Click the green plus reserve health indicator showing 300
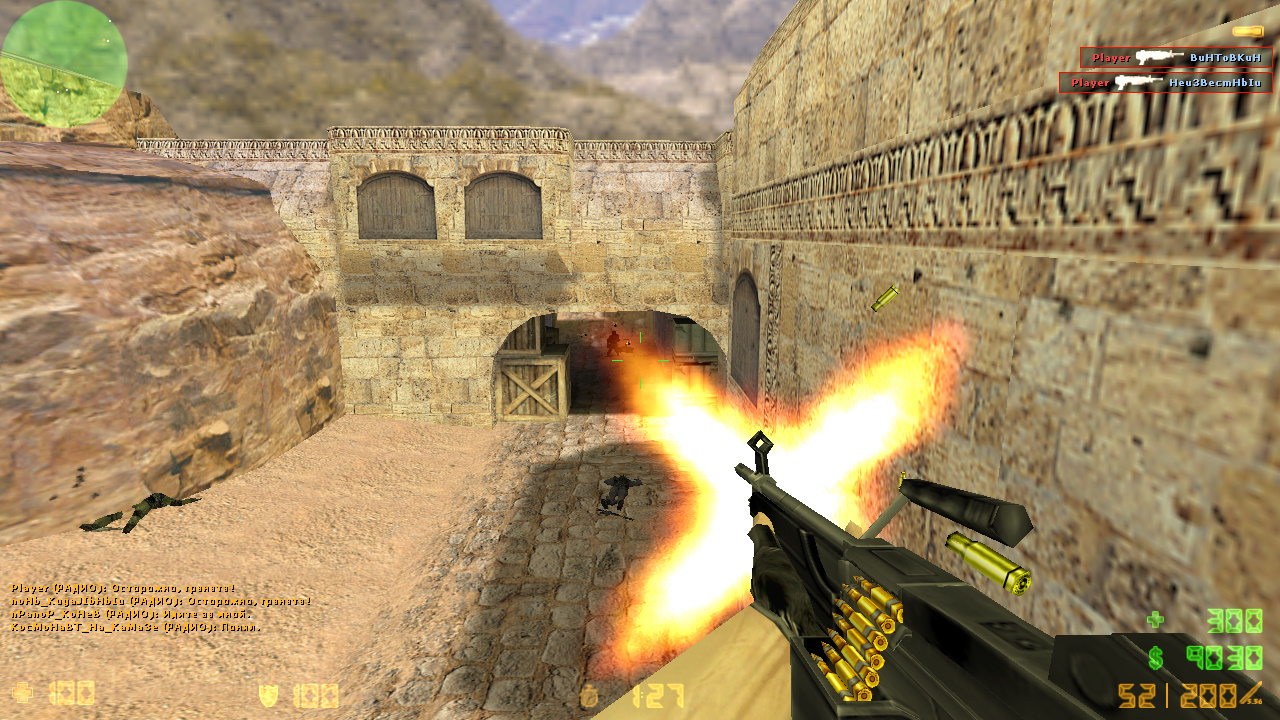 coord(1155,619)
